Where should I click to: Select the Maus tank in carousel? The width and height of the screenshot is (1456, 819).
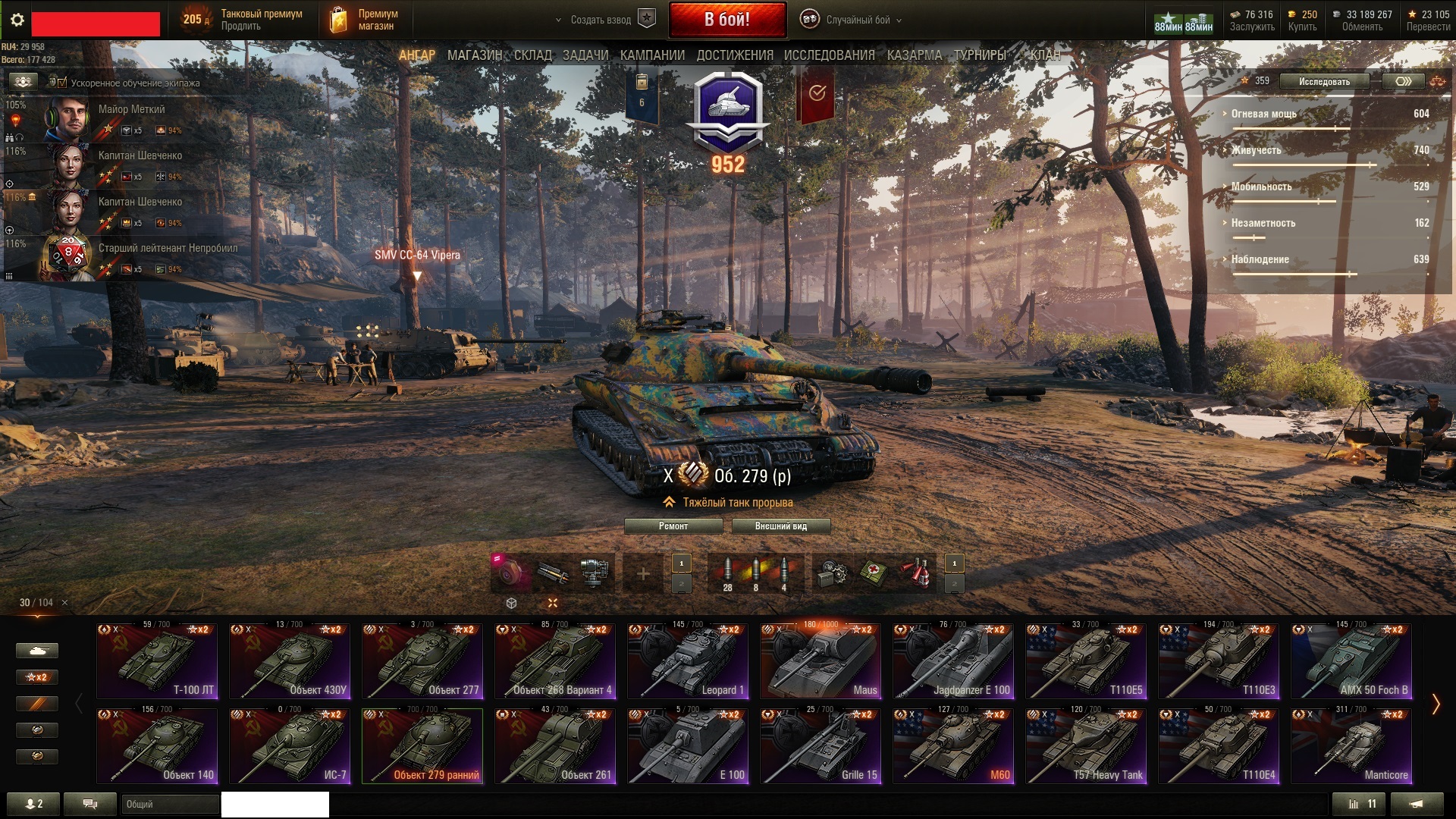pos(821,661)
